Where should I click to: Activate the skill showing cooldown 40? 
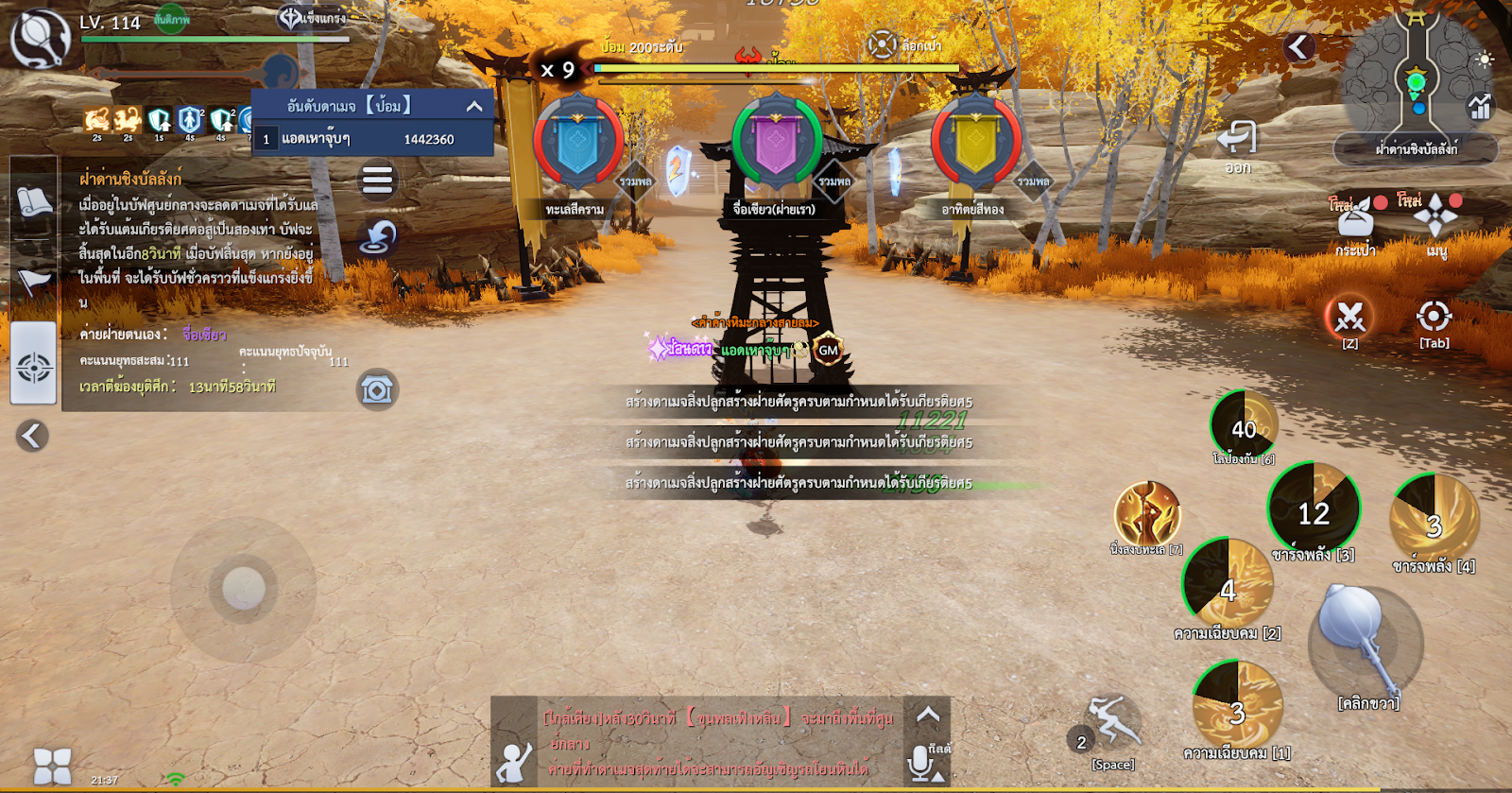click(1244, 426)
